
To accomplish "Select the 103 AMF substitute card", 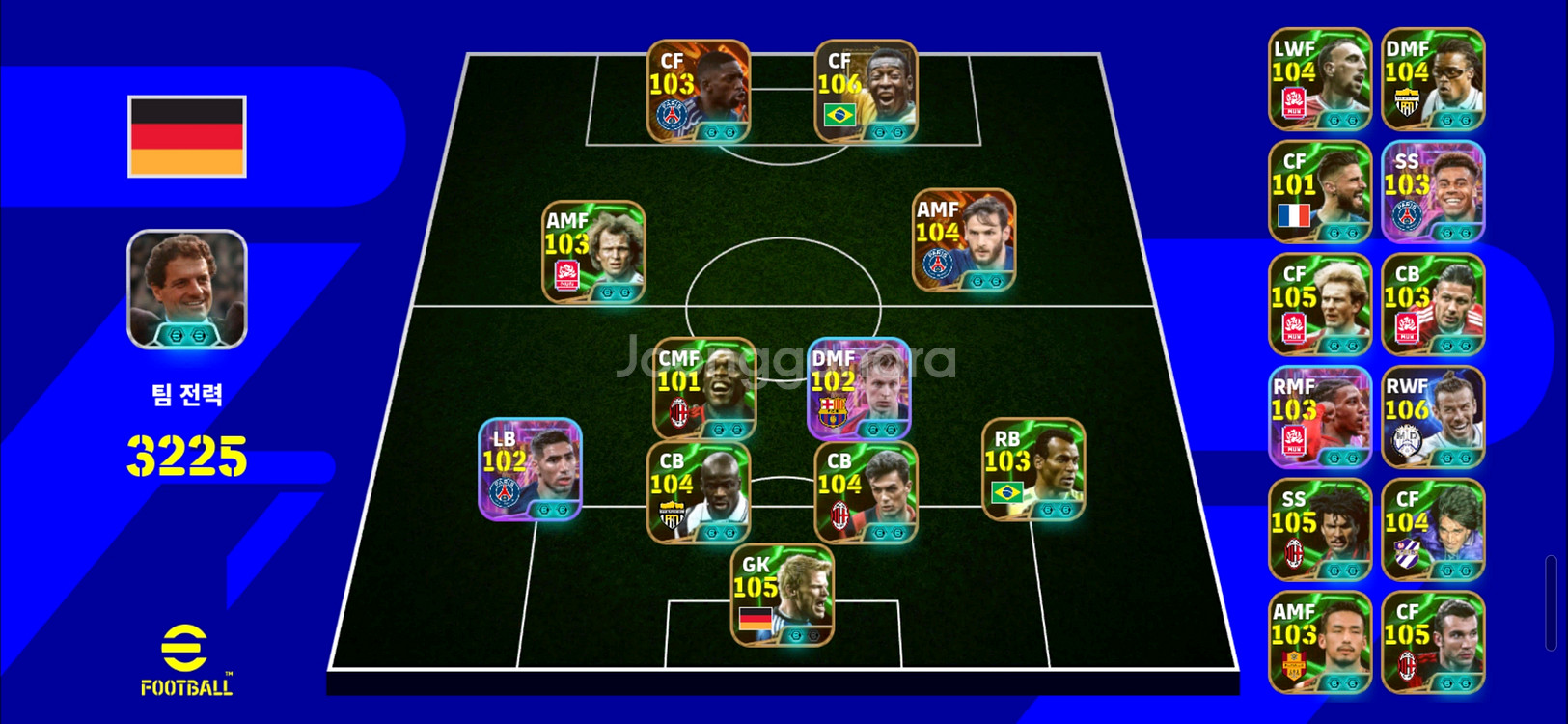I will tap(1319, 643).
